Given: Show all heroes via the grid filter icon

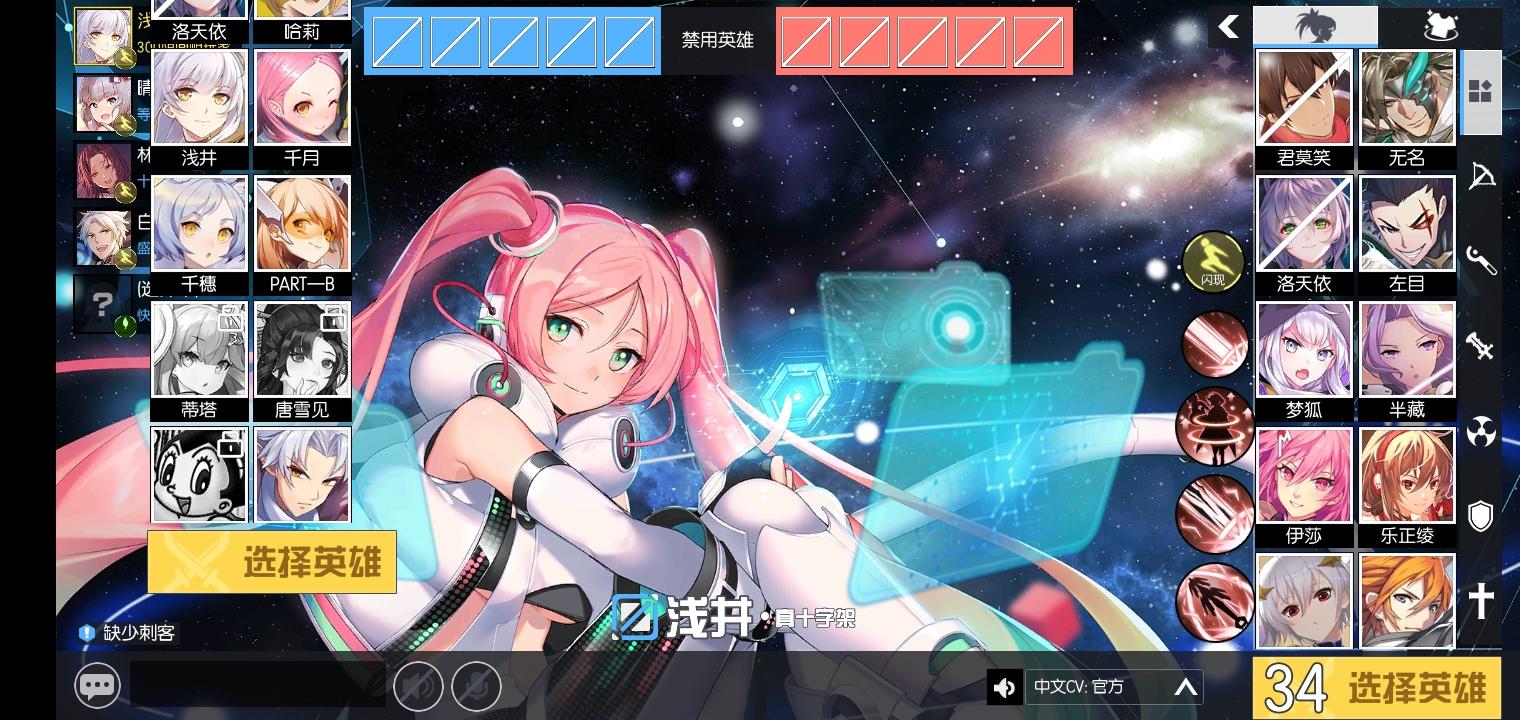Looking at the screenshot, I should [1482, 92].
